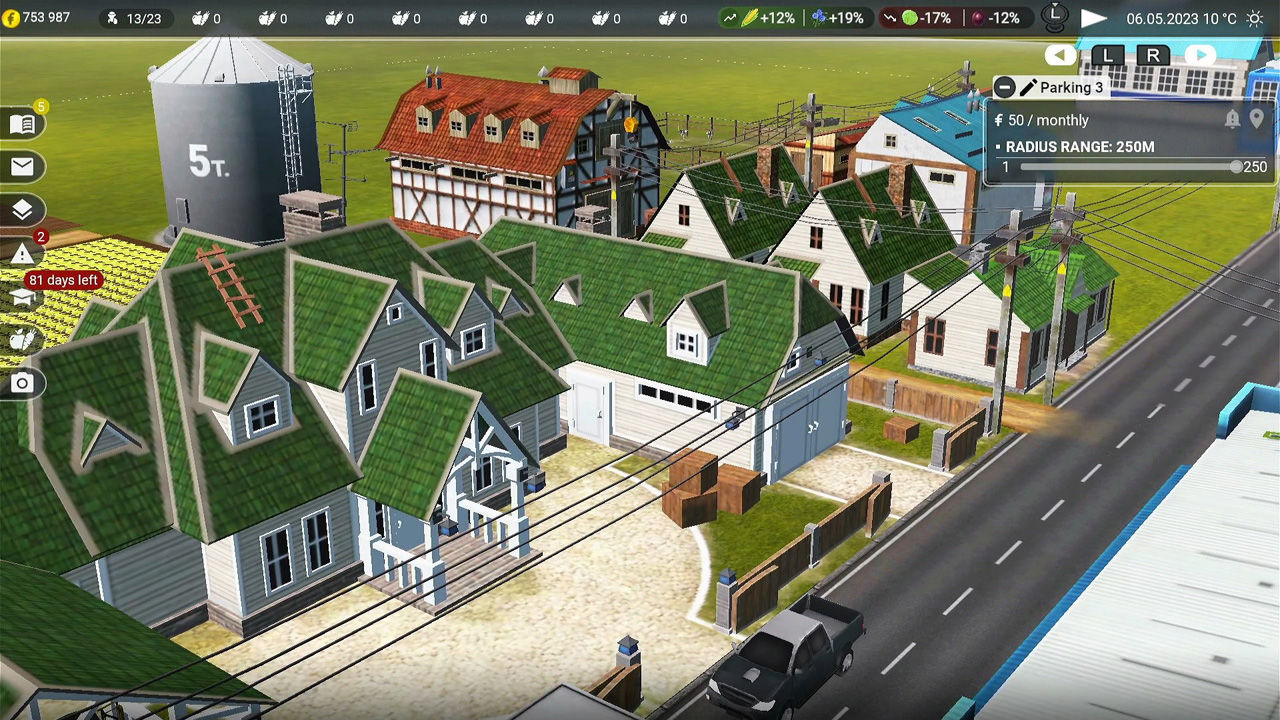1280x720 pixels.
Task: Open the journal book icon
Action: coord(22,124)
